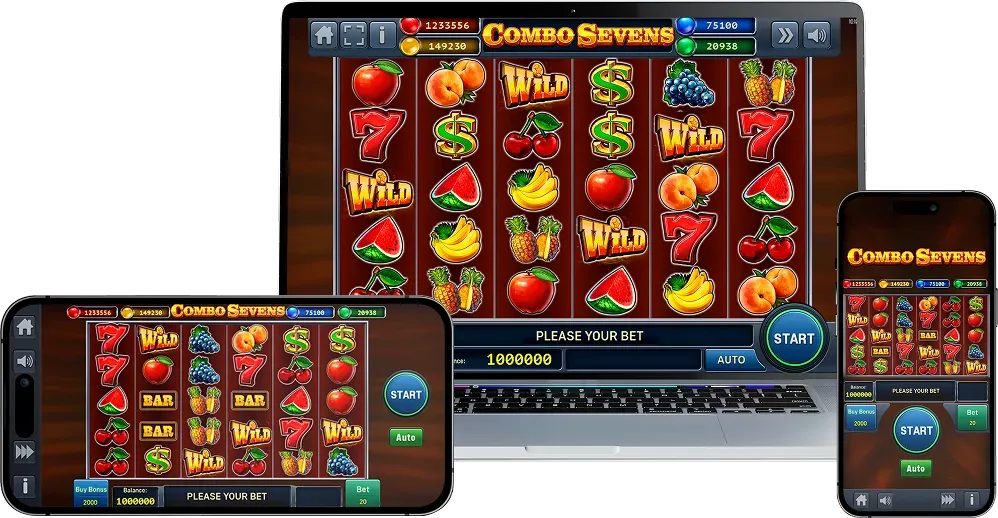998x518 pixels.
Task: Start a spin on the landscape phone
Action: pos(406,394)
